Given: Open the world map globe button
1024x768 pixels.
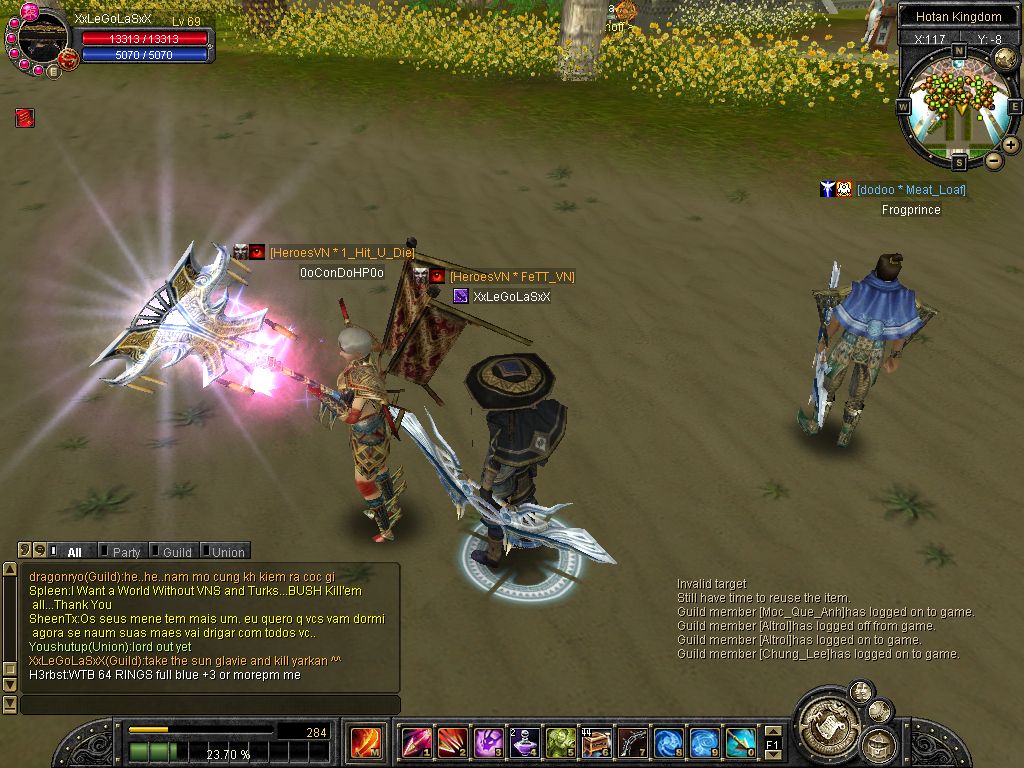Looking at the screenshot, I should pyautogui.click(x=1005, y=58).
